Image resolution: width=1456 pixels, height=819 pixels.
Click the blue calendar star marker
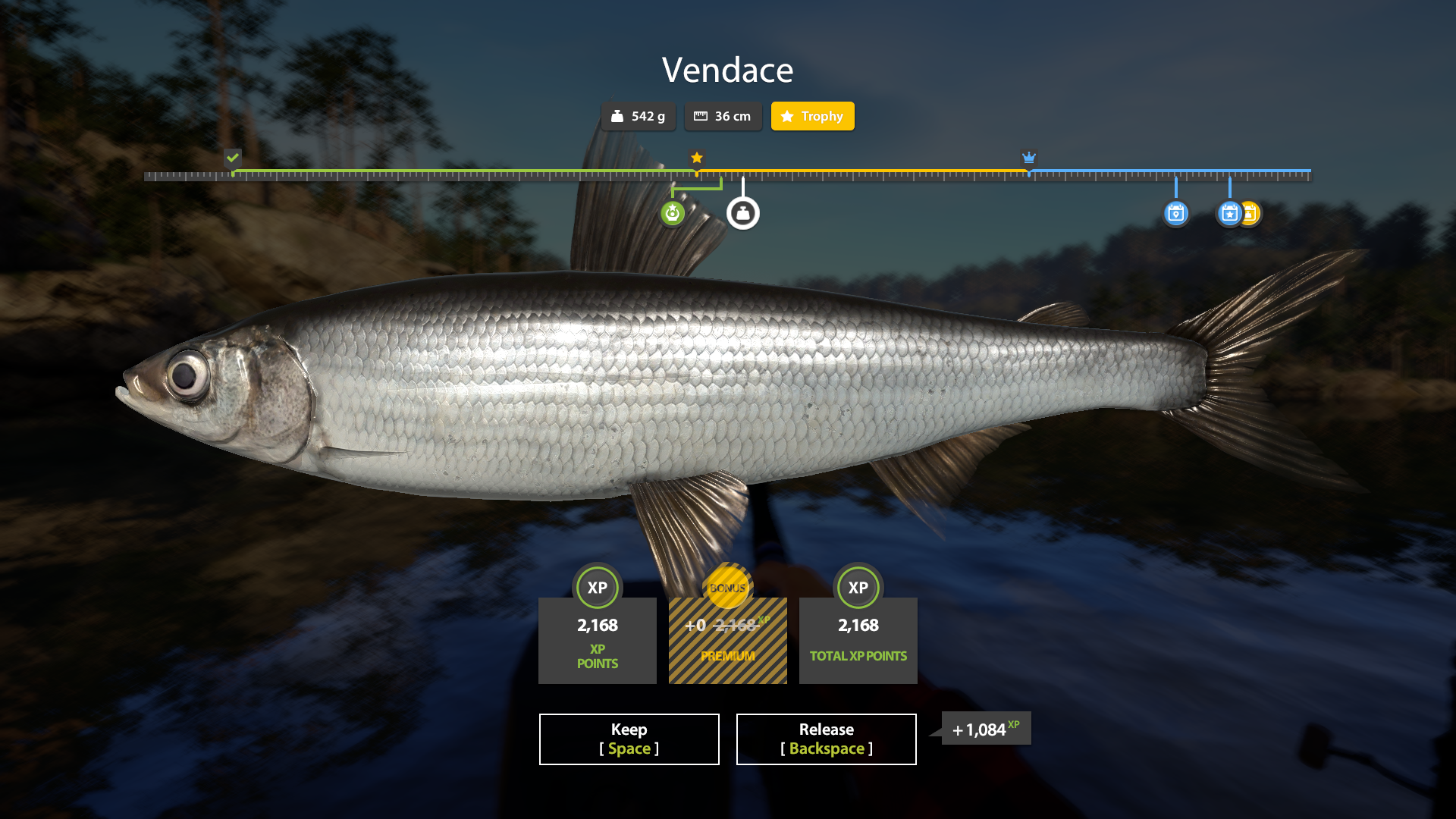(x=1229, y=214)
